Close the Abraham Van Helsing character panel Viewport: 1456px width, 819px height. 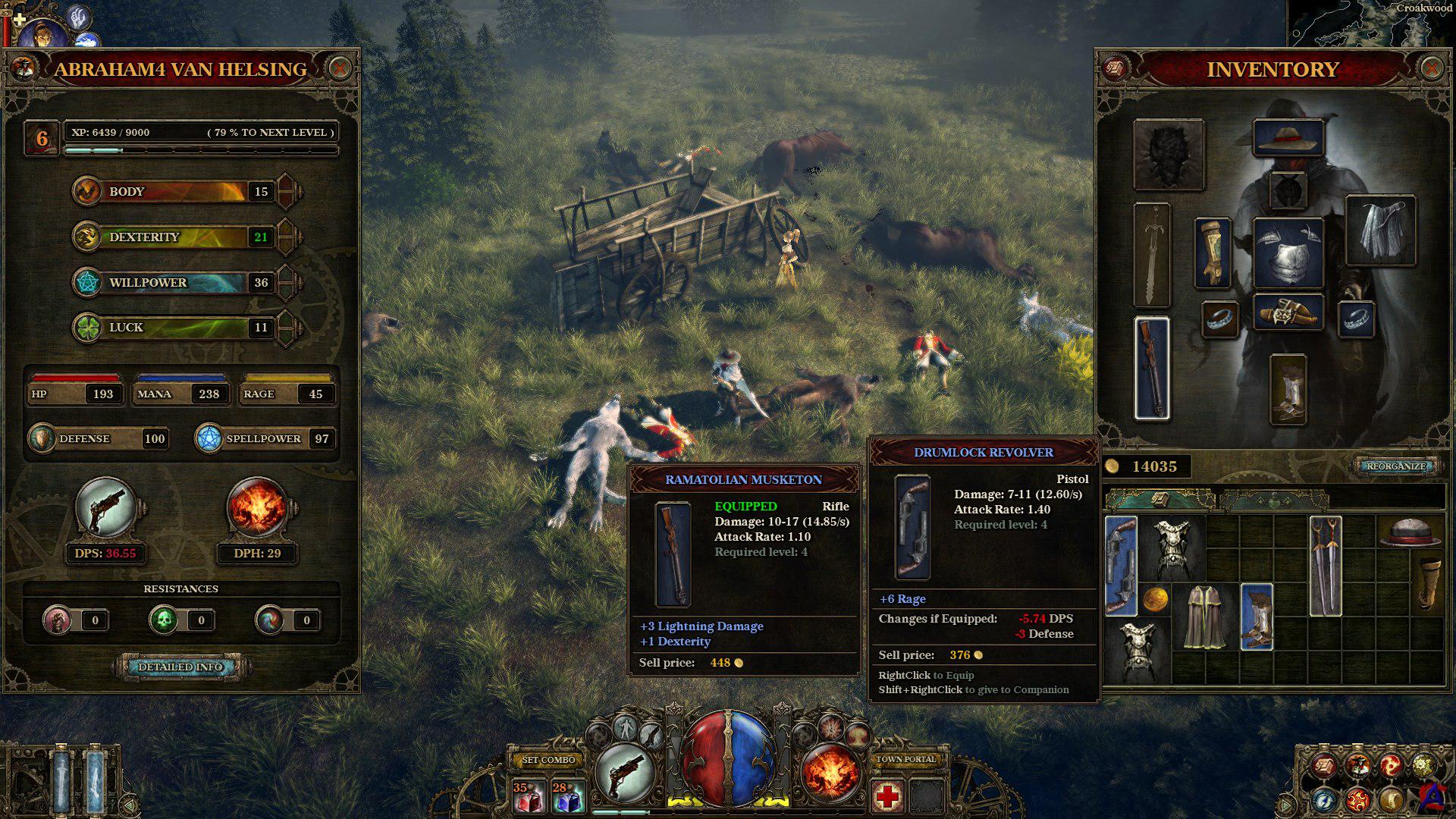pyautogui.click(x=340, y=69)
